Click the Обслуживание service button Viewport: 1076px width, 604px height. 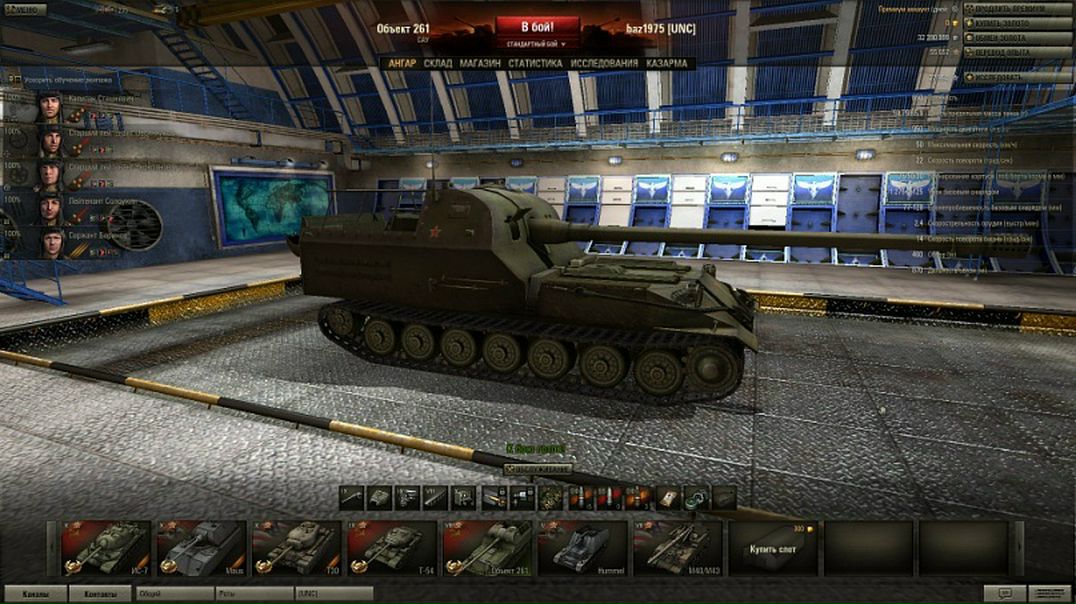pos(538,469)
